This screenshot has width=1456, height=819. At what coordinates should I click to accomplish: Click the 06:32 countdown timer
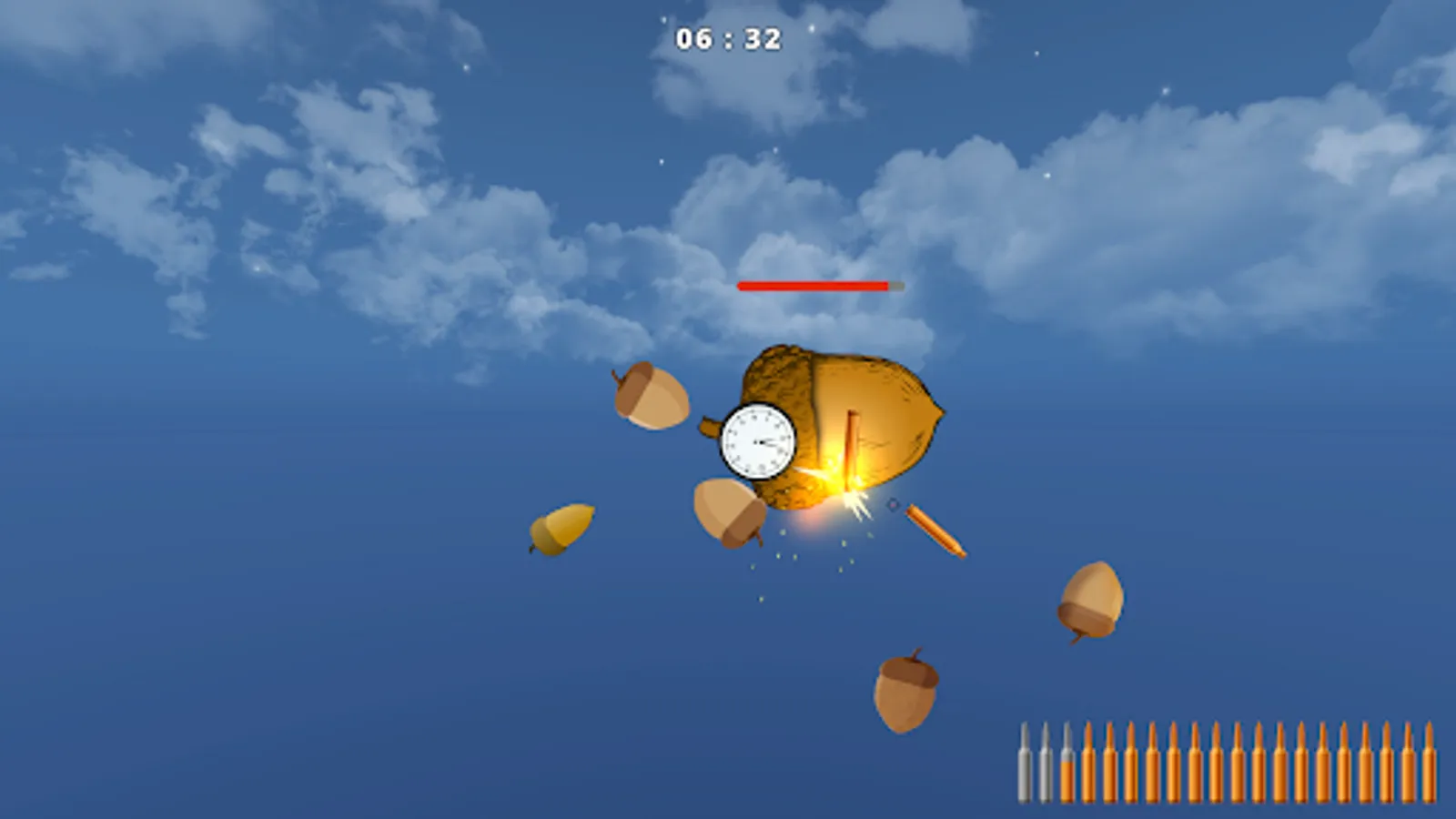click(727, 38)
